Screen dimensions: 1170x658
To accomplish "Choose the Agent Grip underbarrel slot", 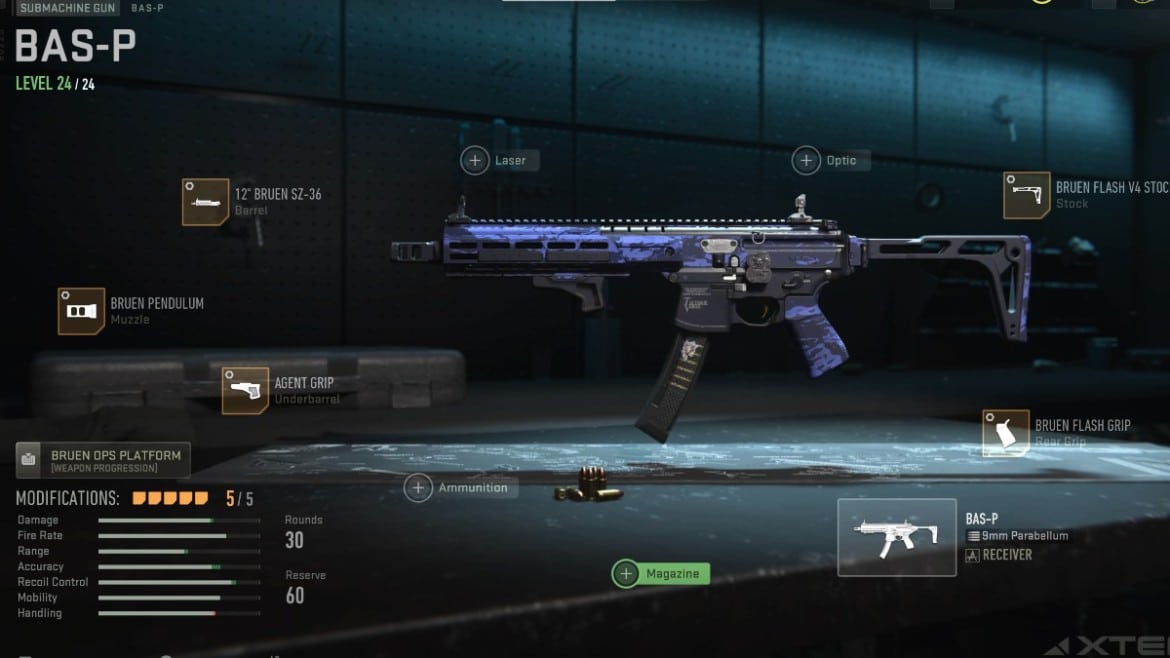I will pyautogui.click(x=246, y=390).
